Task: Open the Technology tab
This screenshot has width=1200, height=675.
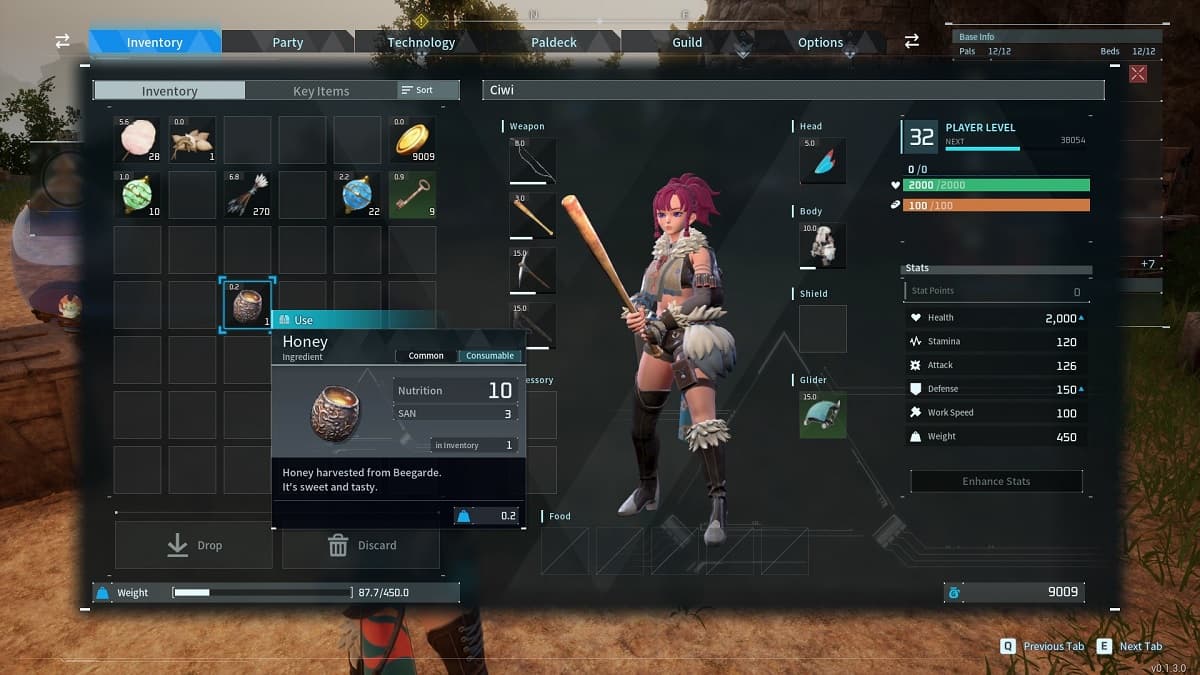Action: coord(421,42)
